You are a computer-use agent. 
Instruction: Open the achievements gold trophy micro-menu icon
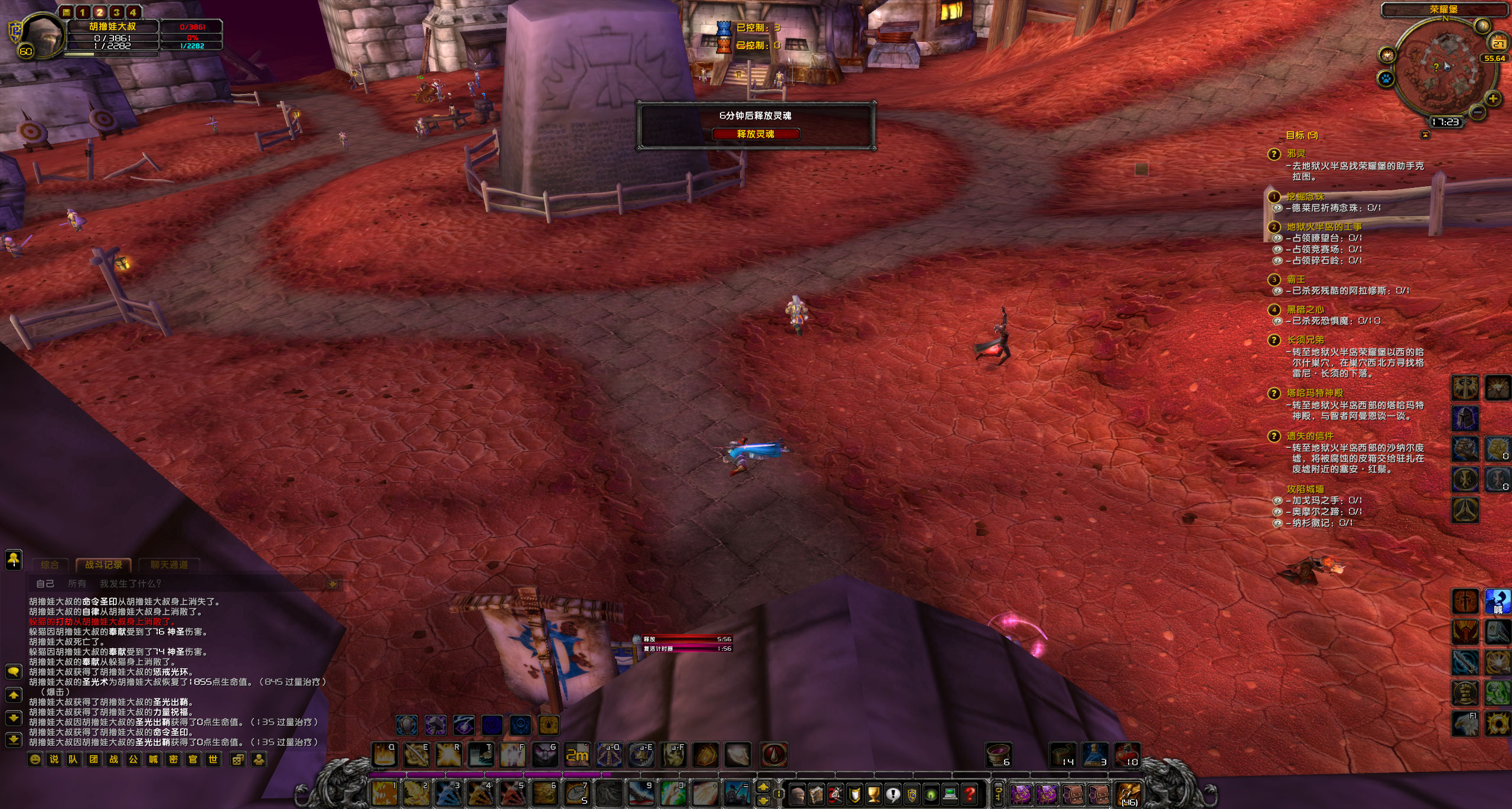[x=874, y=795]
